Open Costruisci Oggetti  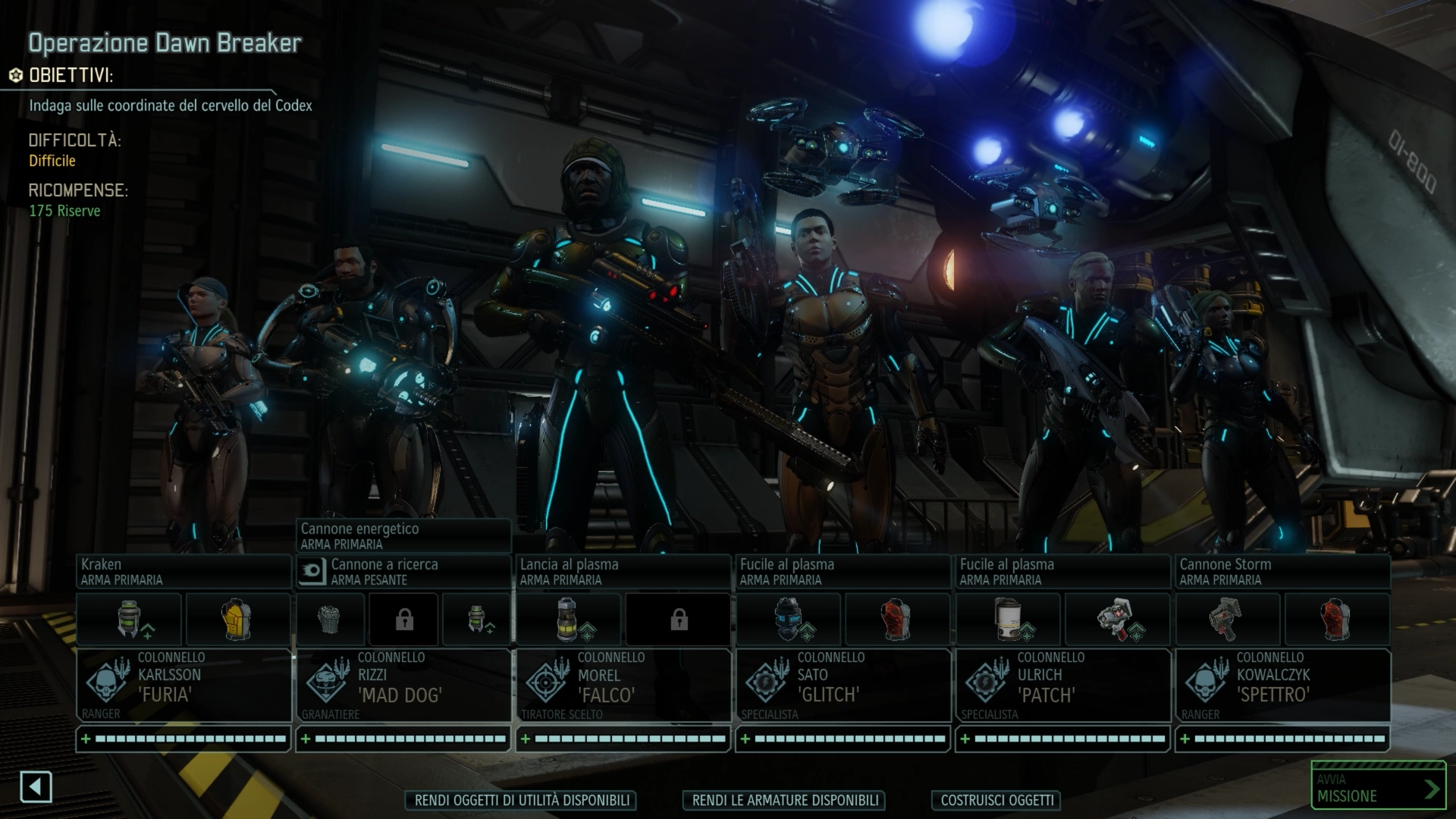(996, 800)
